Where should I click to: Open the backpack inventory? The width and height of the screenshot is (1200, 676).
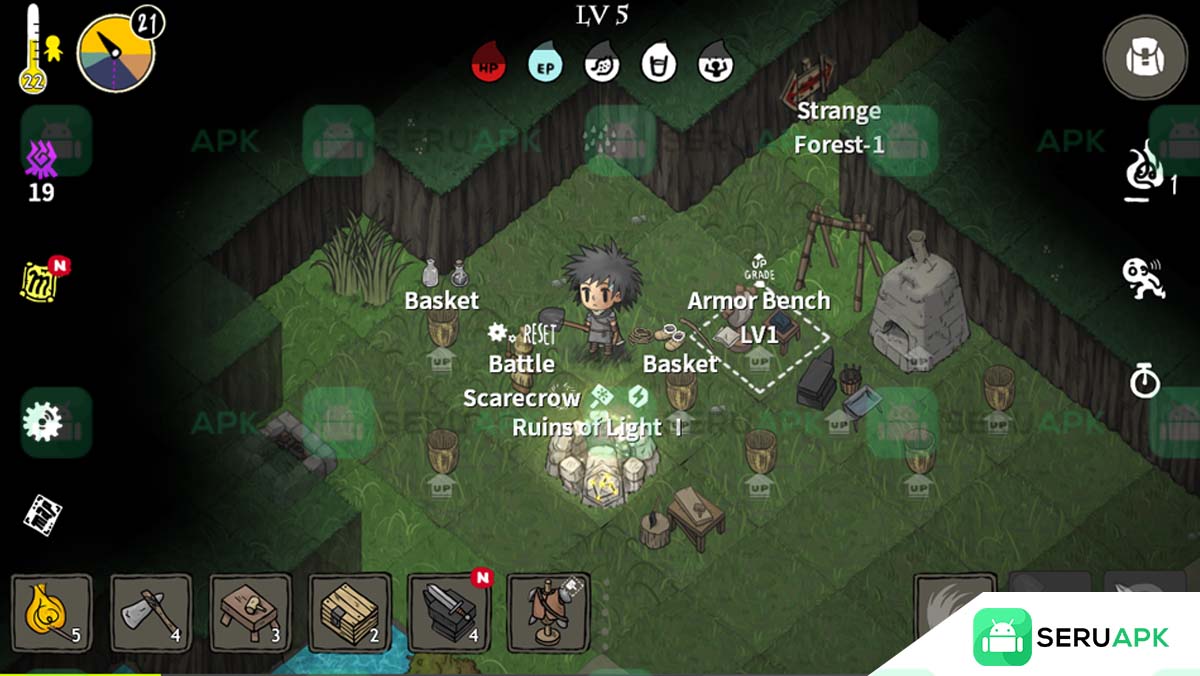click(1144, 57)
